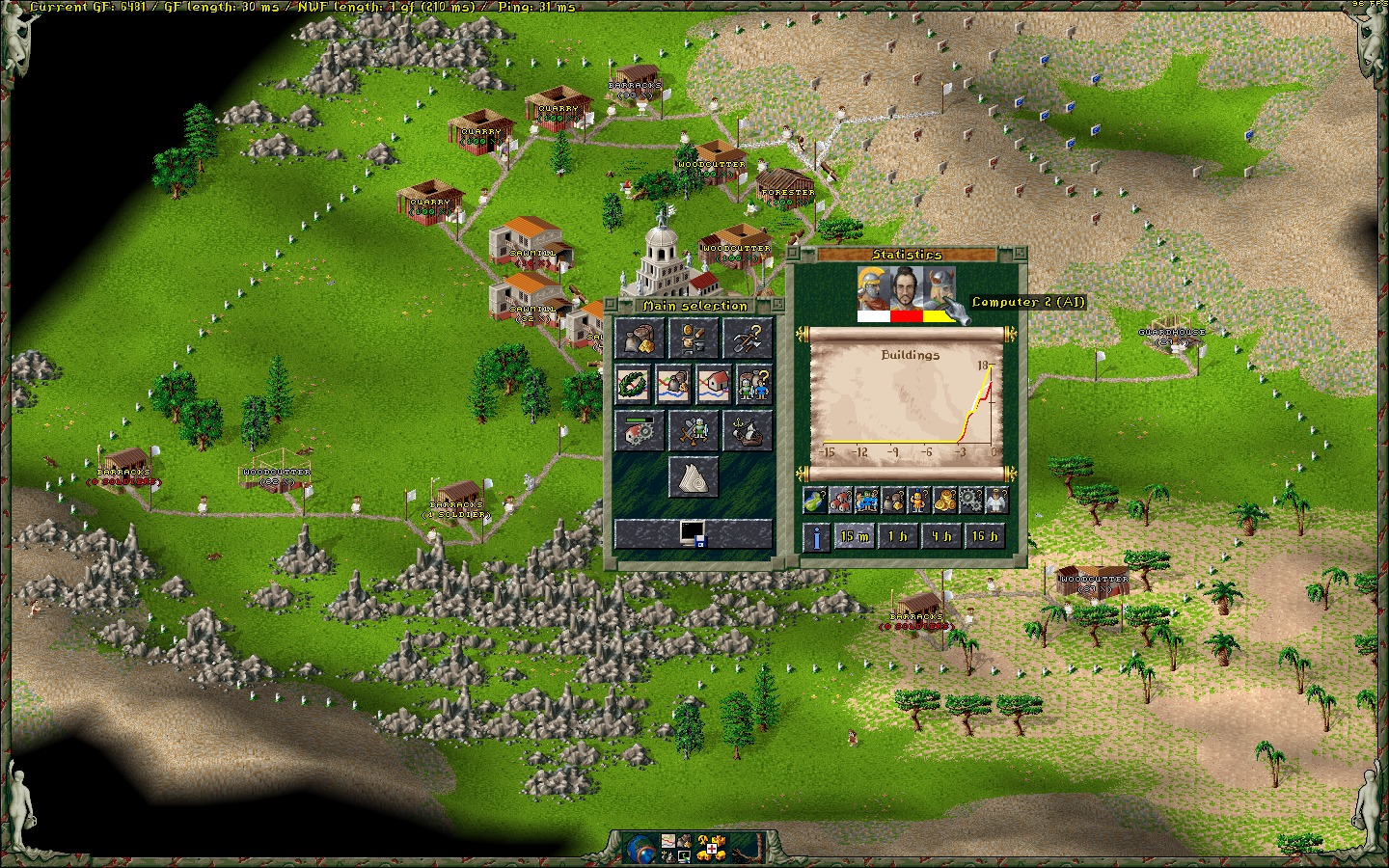The width and height of the screenshot is (1389, 868).
Task: Open the tools with question mark button
Action: point(748,338)
